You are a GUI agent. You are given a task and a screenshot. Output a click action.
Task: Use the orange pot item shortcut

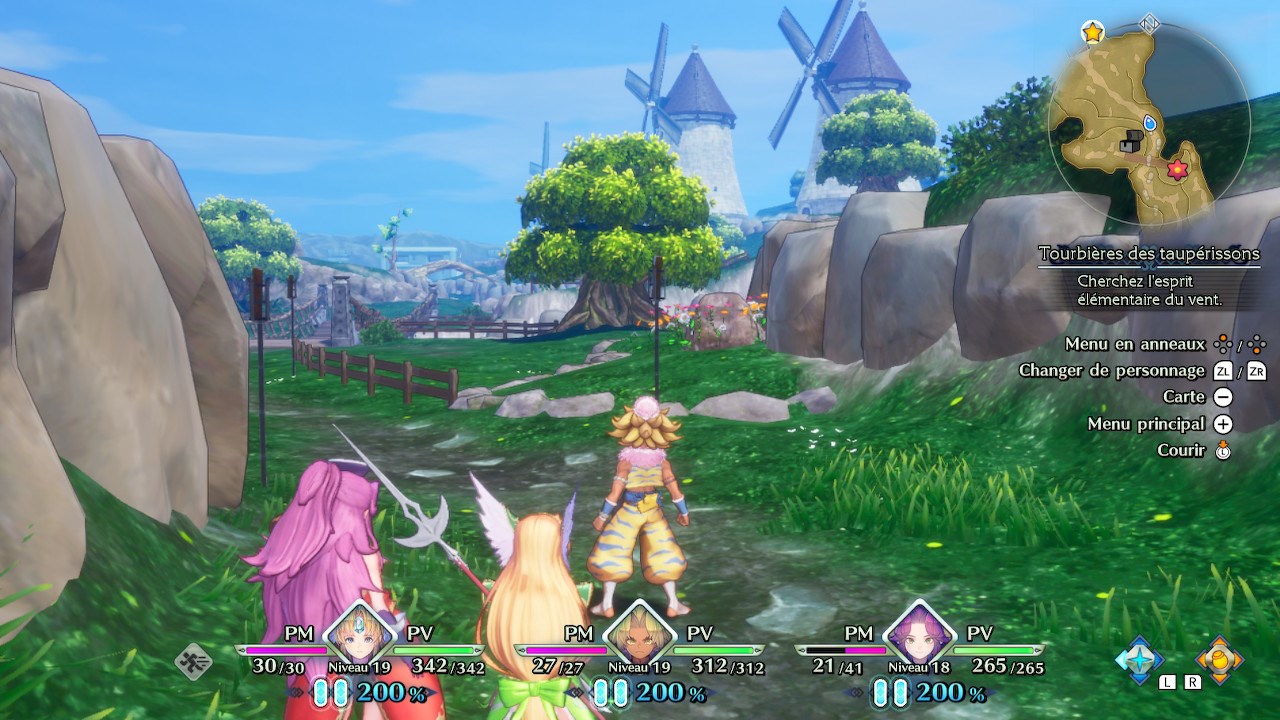[x=1219, y=659]
